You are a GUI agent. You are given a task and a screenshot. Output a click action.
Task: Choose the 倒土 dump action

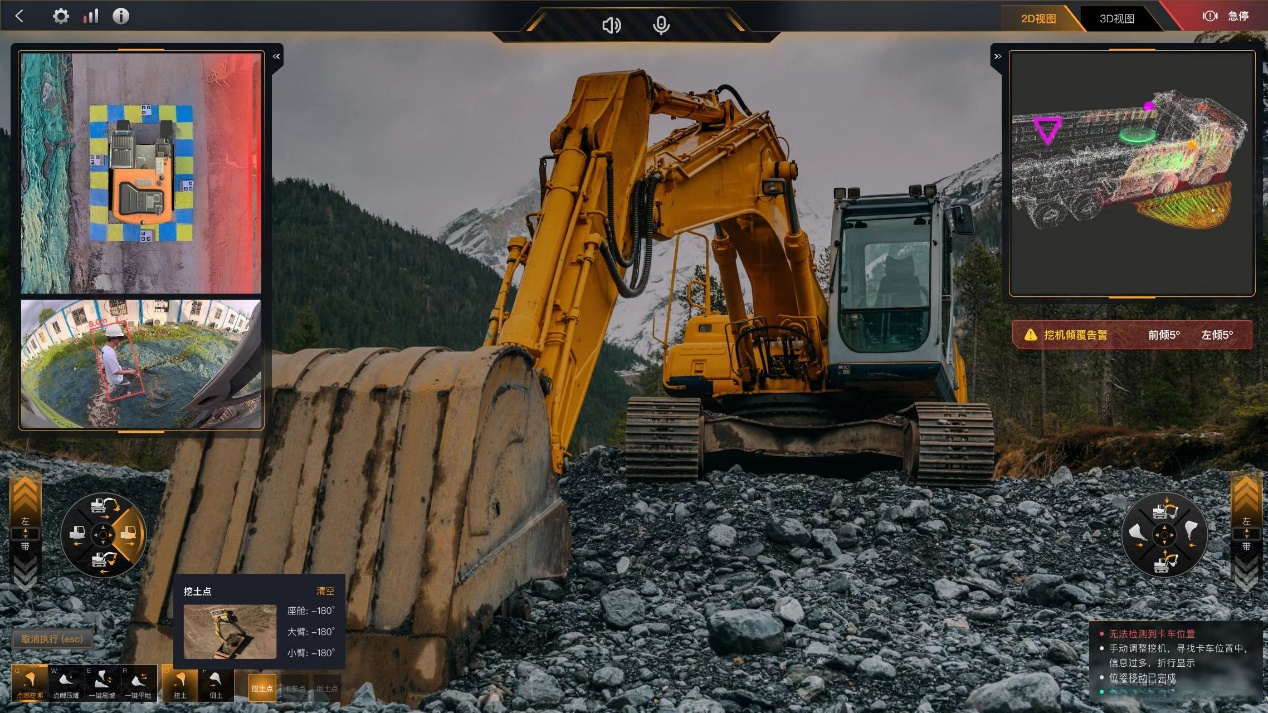coord(215,683)
